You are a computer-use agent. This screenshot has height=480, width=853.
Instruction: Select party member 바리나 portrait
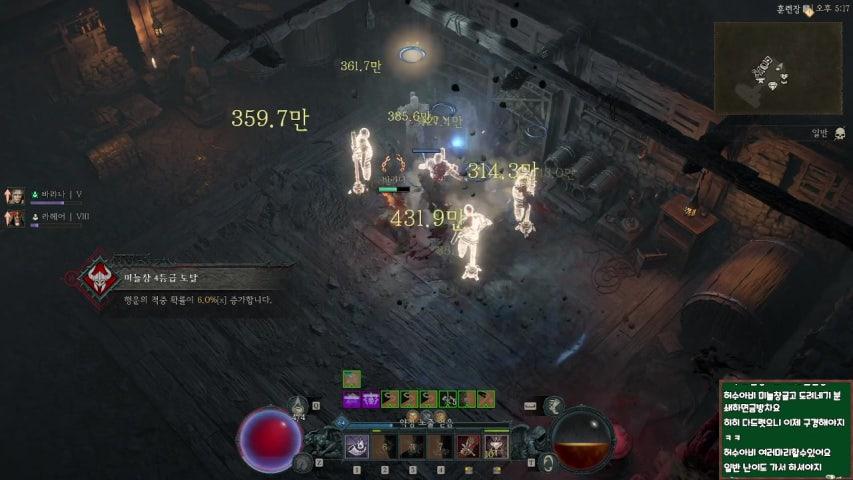15,195
